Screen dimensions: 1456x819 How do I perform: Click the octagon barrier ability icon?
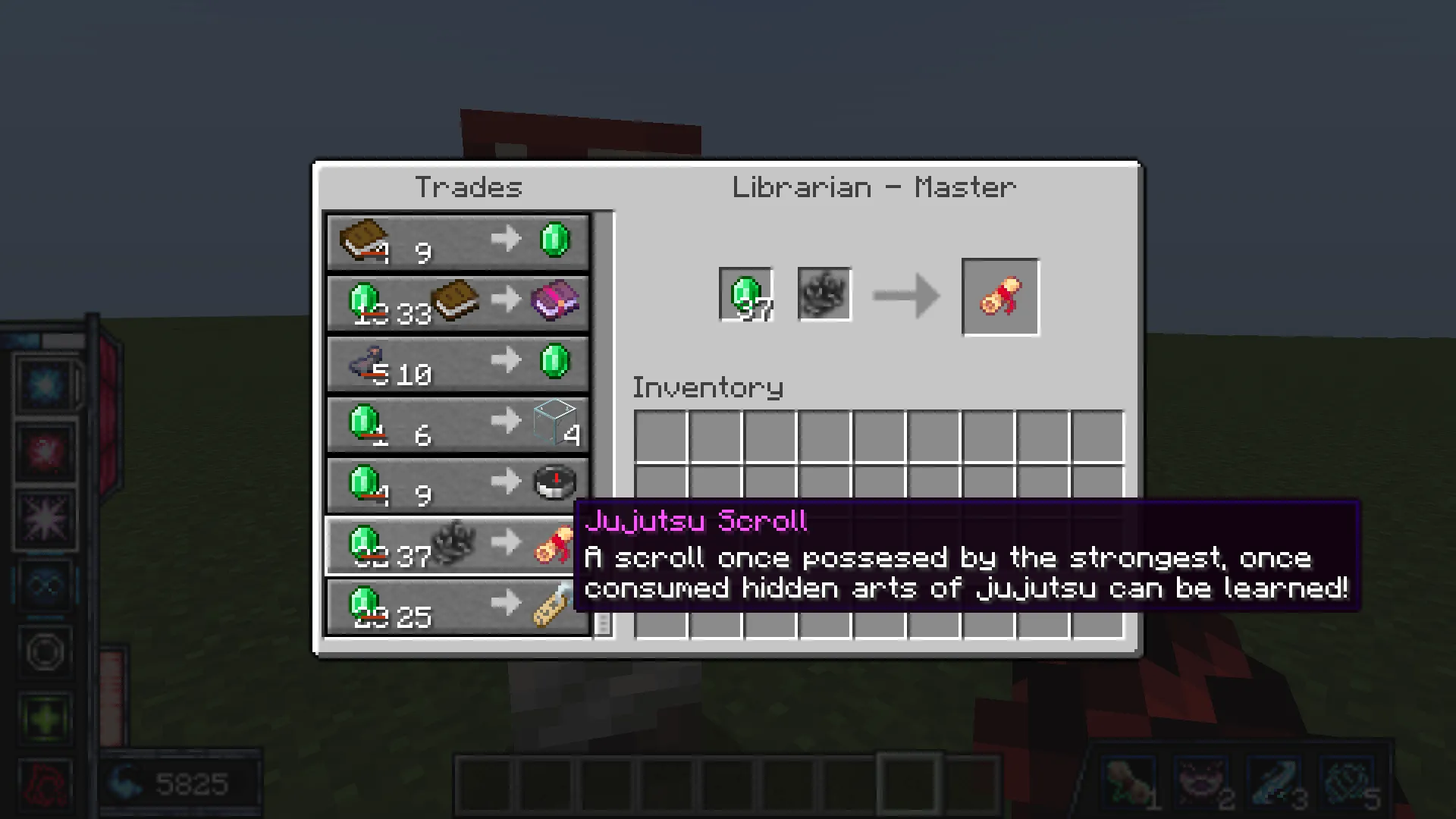point(45,648)
